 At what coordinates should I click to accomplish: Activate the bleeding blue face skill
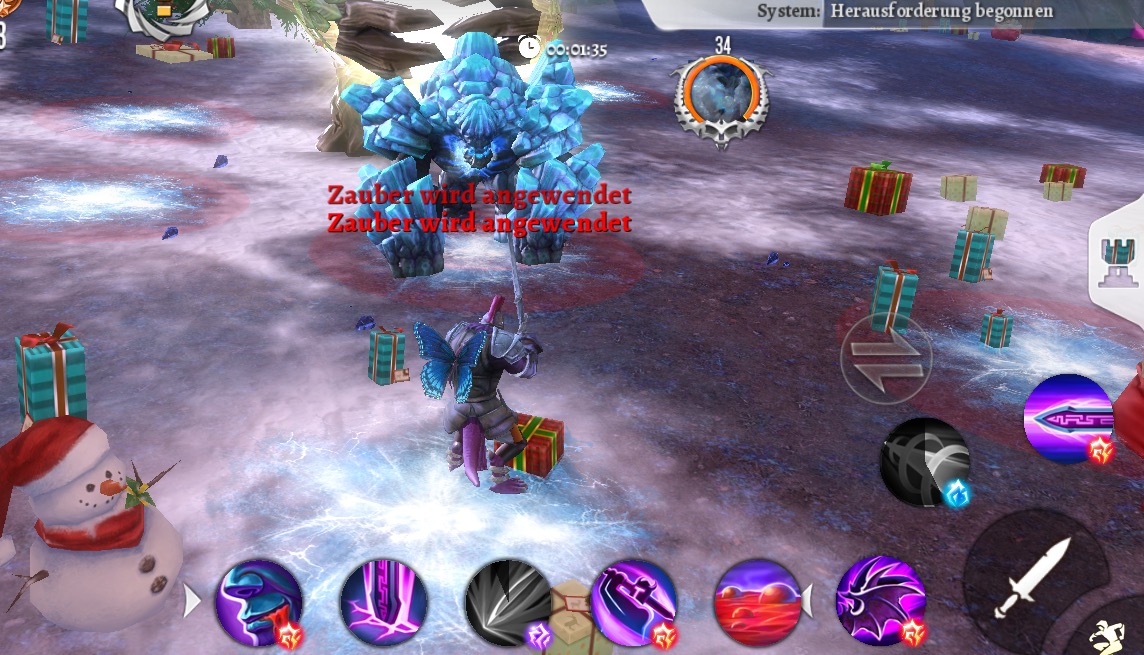[258, 603]
